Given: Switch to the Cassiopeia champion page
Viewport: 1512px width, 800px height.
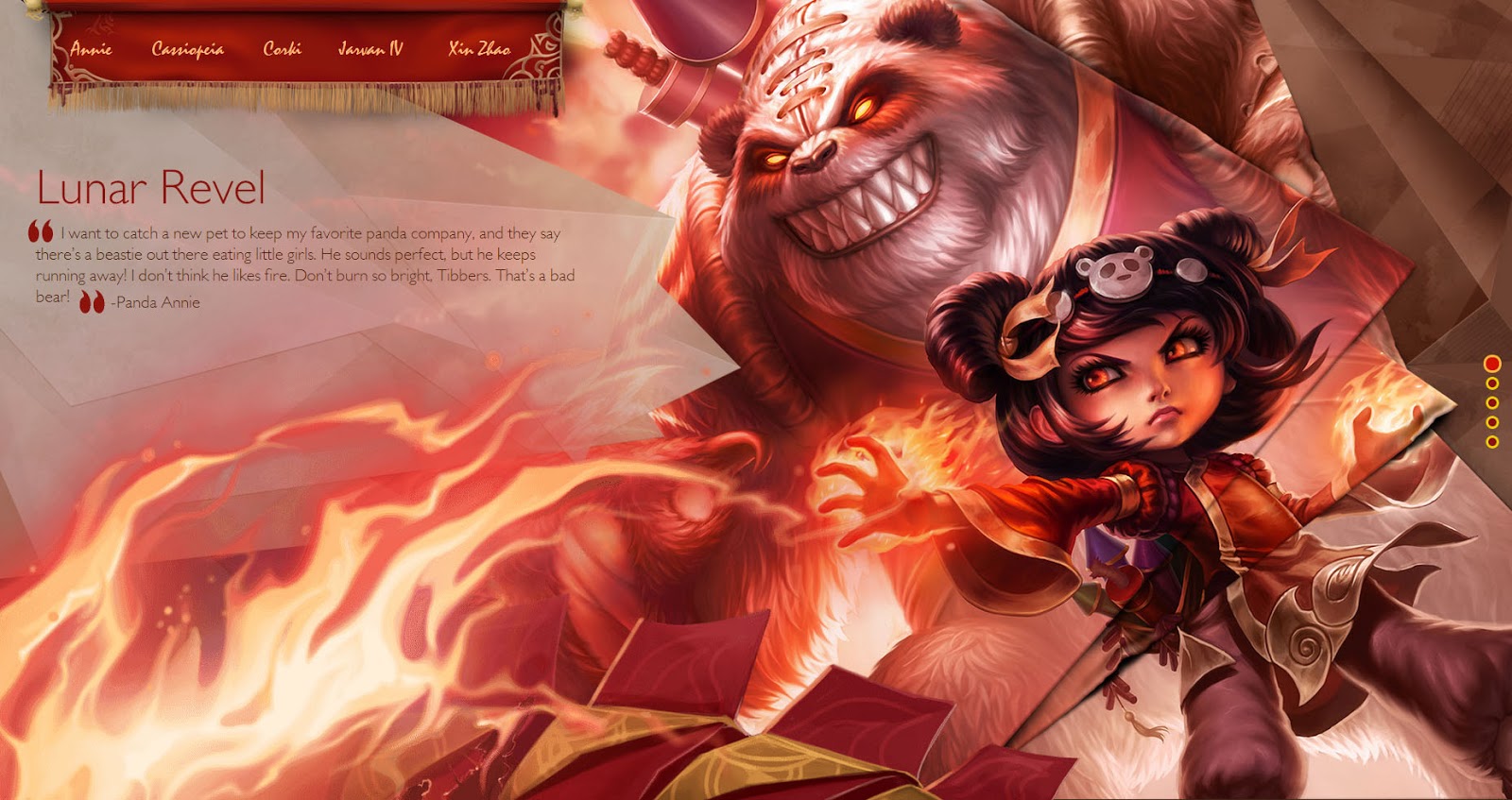Looking at the screenshot, I should [186, 49].
